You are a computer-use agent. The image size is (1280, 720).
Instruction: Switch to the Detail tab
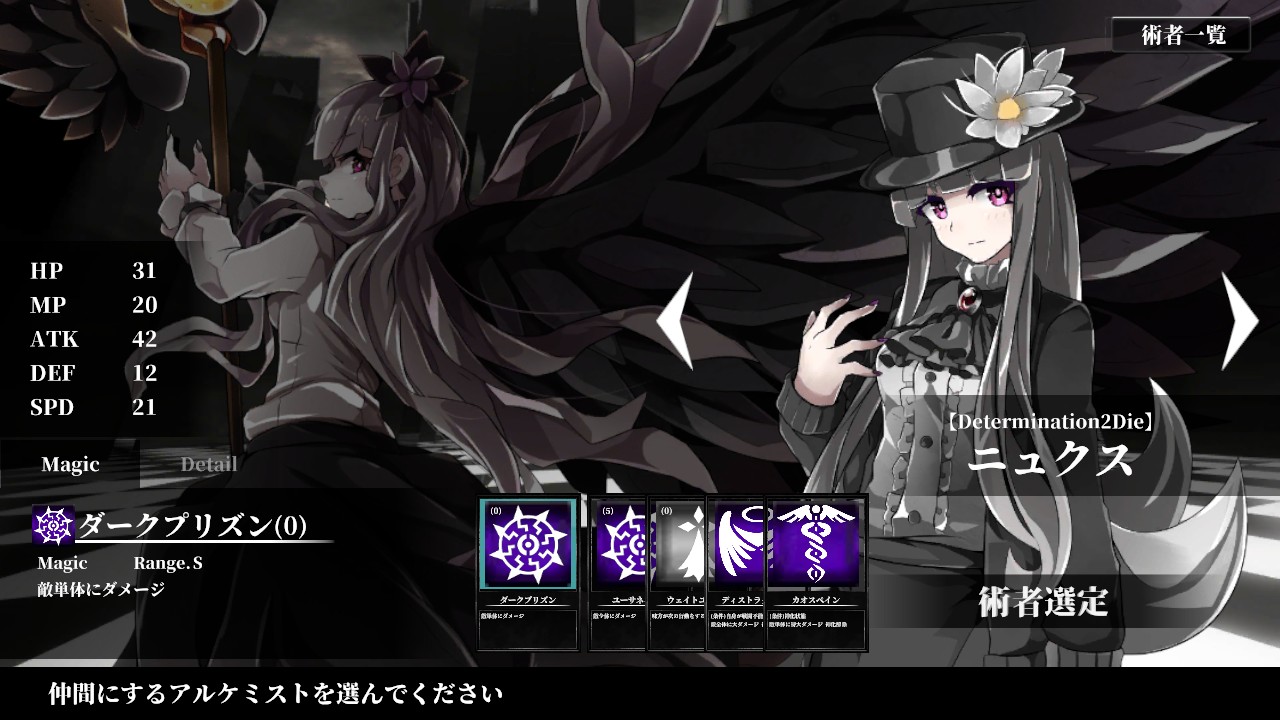207,464
